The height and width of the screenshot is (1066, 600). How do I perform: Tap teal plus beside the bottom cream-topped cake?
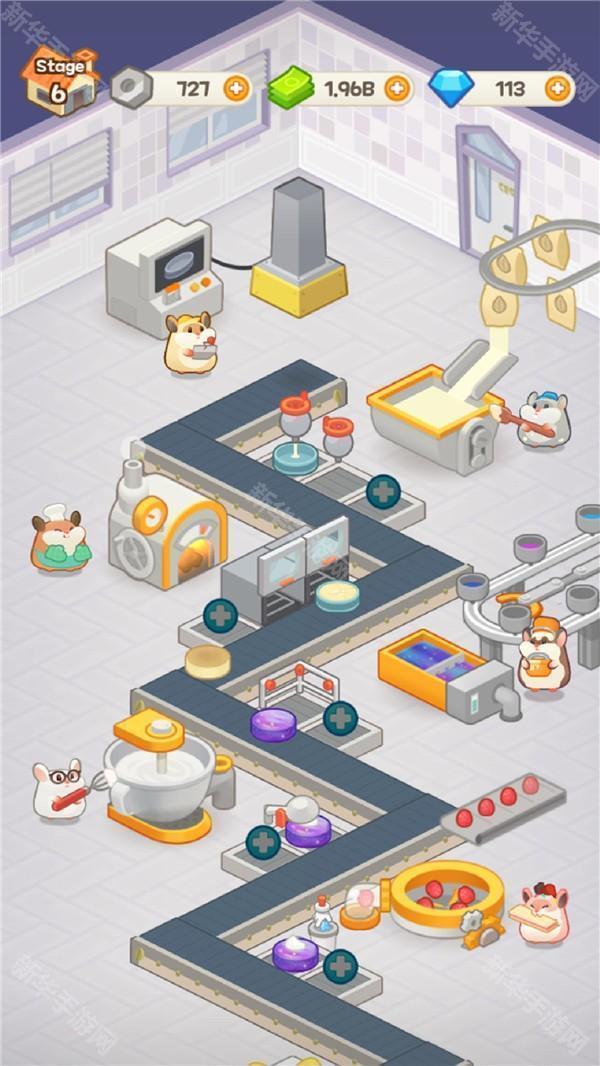[x=340, y=966]
